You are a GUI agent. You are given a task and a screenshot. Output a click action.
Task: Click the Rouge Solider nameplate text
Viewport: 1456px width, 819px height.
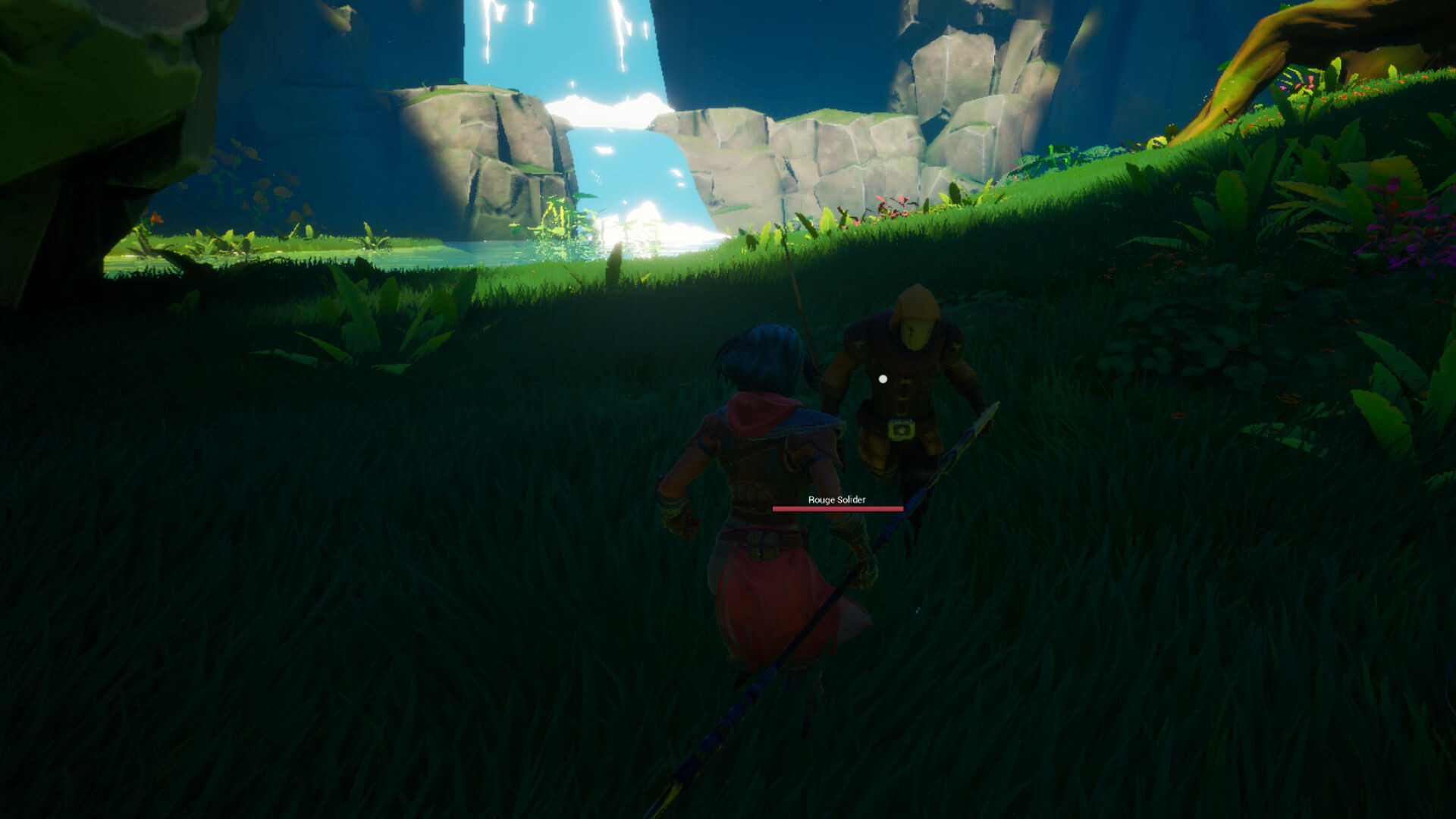tap(838, 500)
